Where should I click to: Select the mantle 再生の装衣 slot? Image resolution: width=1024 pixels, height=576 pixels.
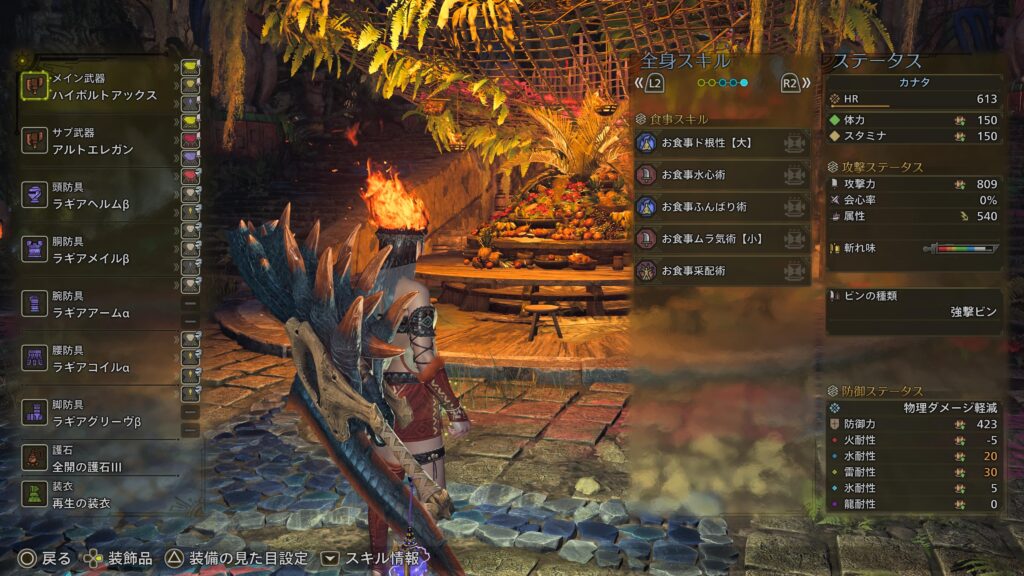(98, 495)
